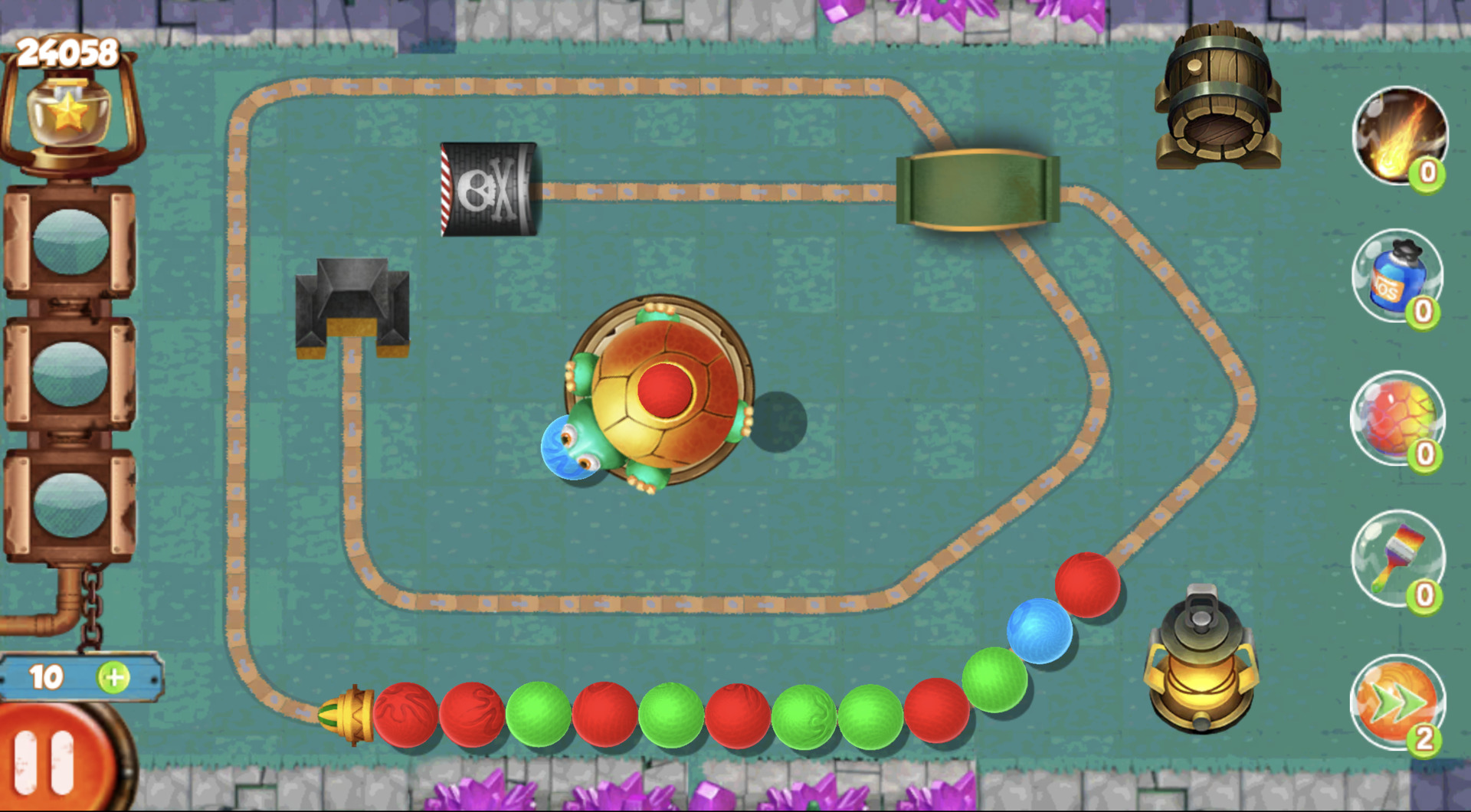Toggle the middle traffic signal light
Image resolution: width=1471 pixels, height=812 pixels.
pyautogui.click(x=69, y=375)
